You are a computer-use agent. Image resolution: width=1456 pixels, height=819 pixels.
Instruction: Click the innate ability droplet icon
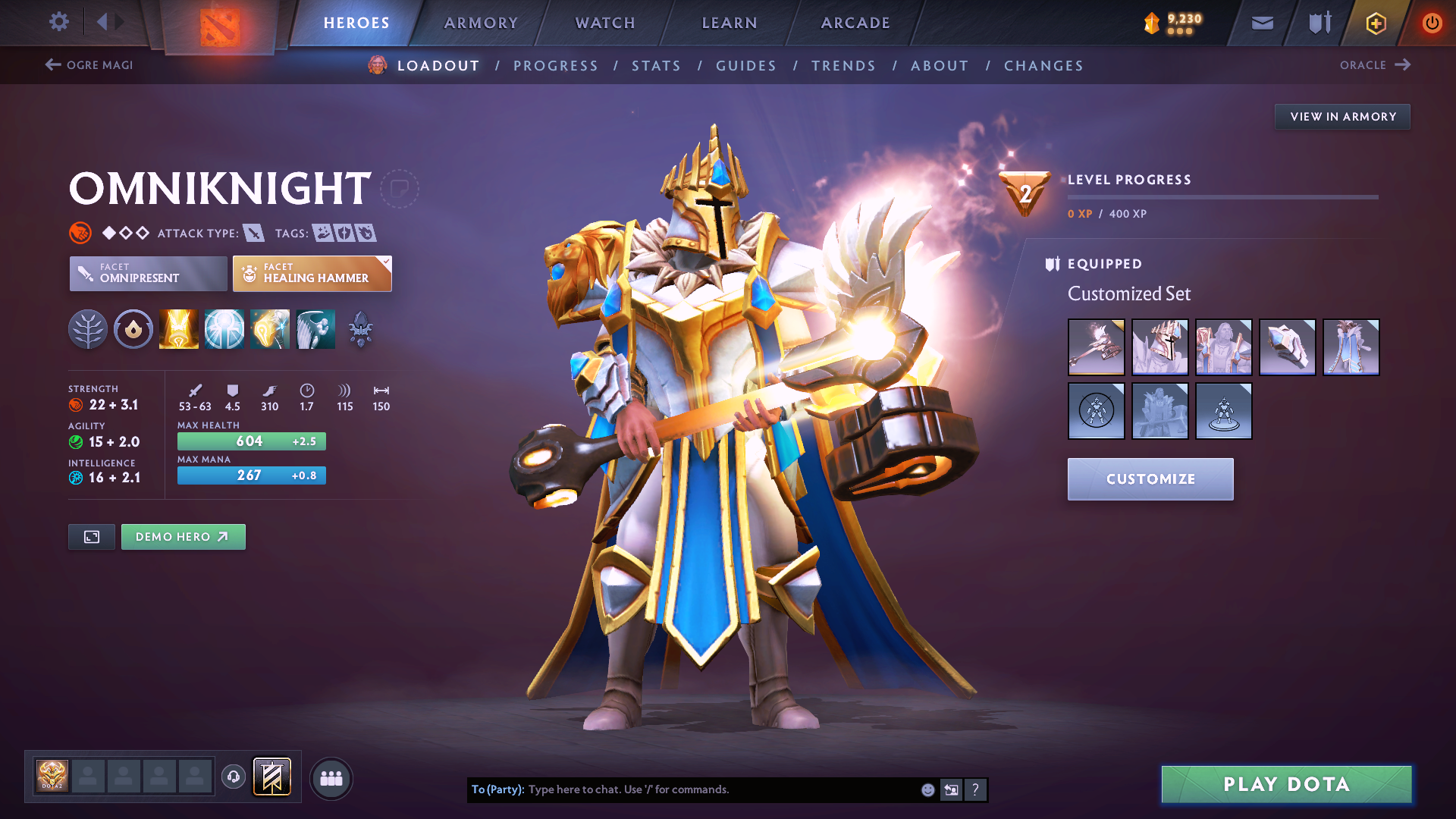pyautogui.click(x=133, y=328)
